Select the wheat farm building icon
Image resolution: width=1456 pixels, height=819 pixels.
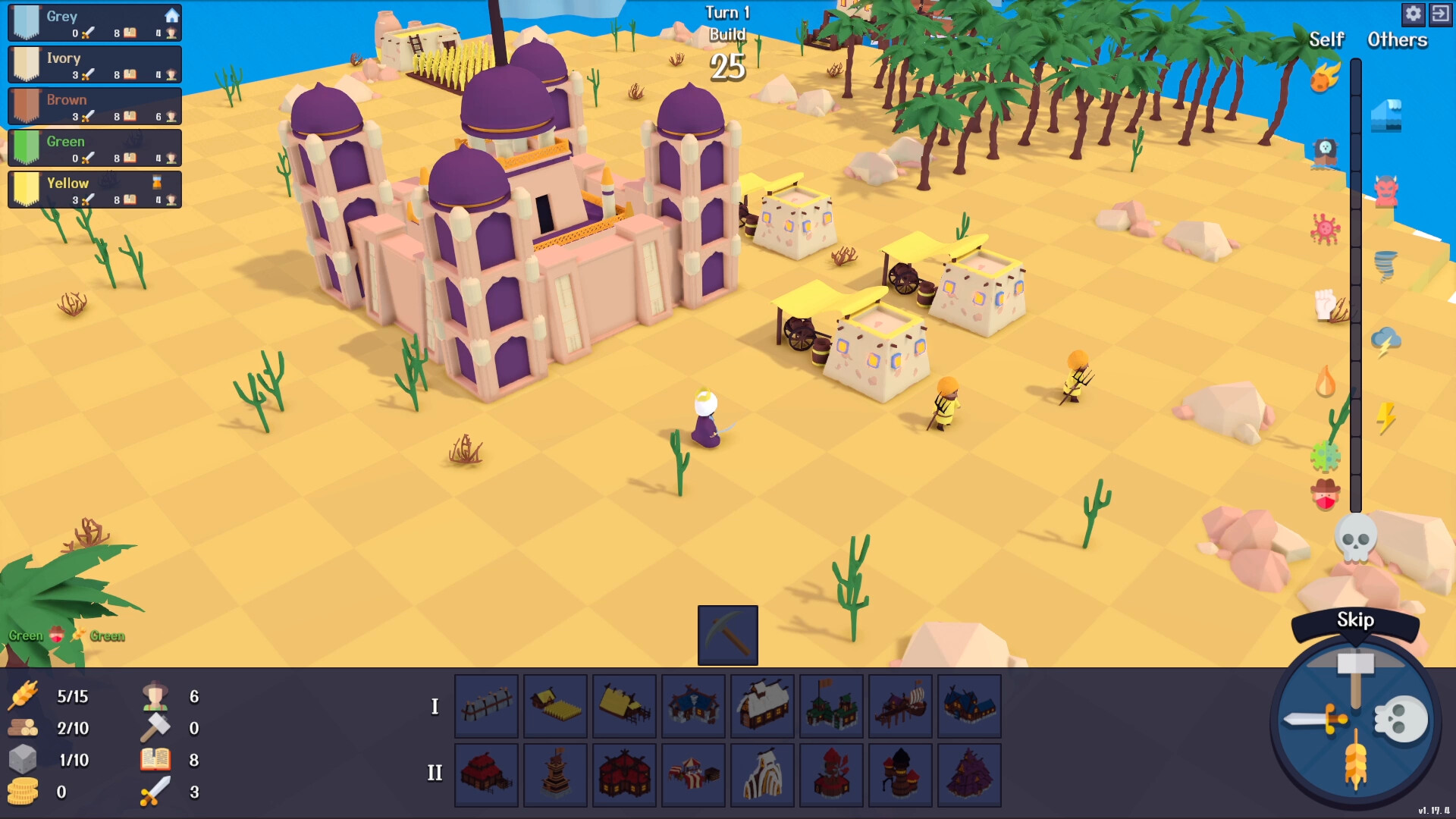pos(554,706)
